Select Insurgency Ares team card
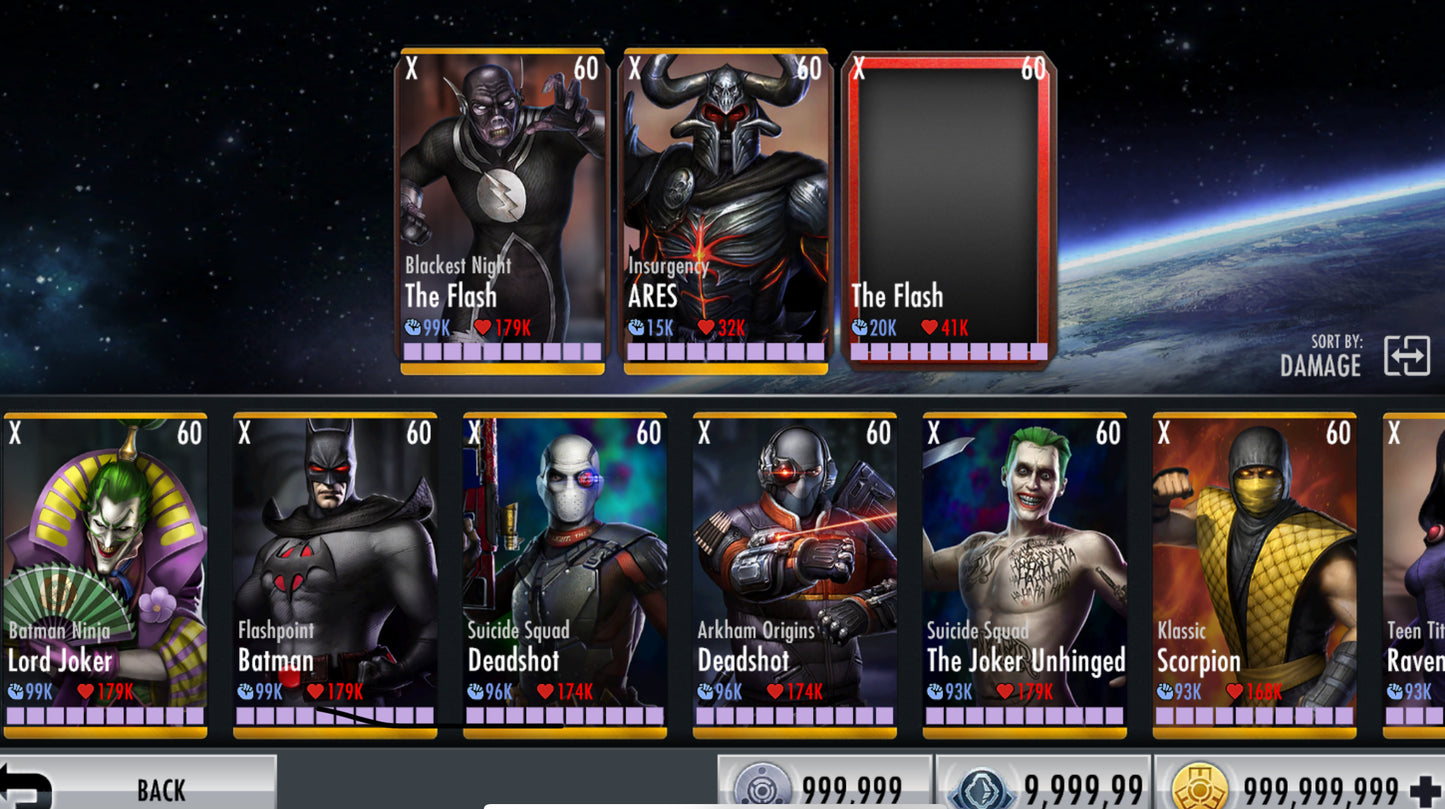The width and height of the screenshot is (1445, 809). click(x=726, y=210)
